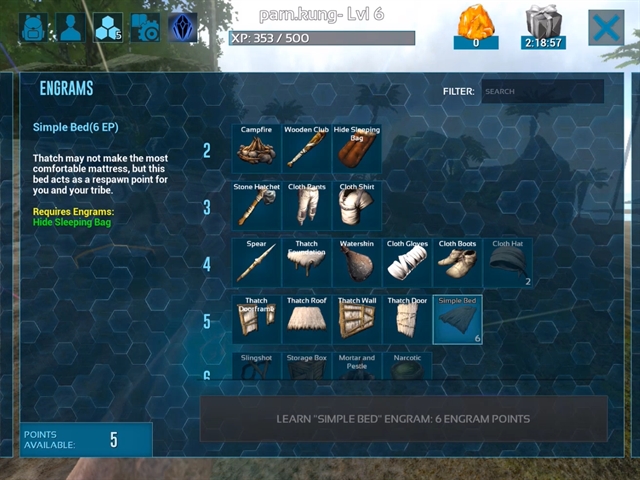This screenshot has width=640, height=480.
Task: Open the blueprint gear crafting tab
Action: [x=145, y=27]
